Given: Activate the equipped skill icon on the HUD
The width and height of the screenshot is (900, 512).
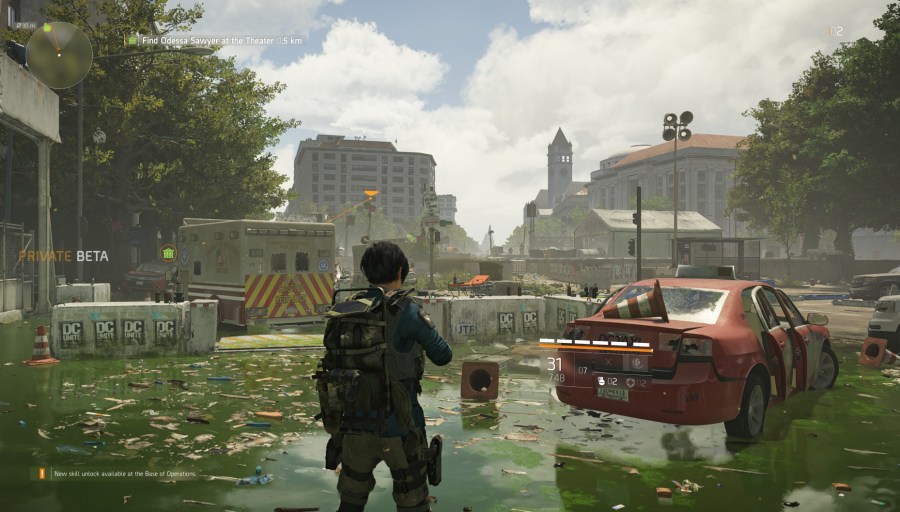Looking at the screenshot, I should (637, 363).
